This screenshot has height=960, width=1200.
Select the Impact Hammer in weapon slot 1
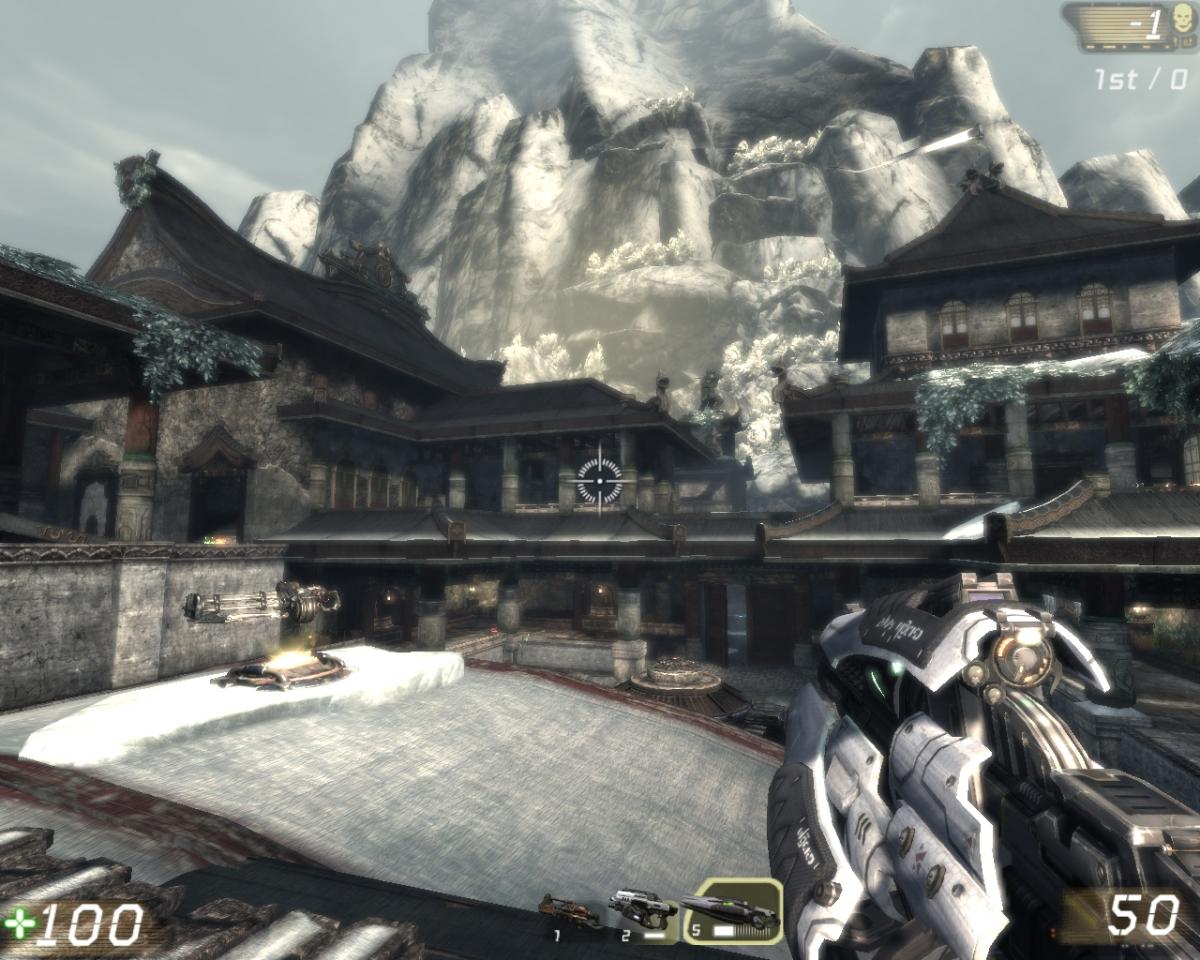click(x=569, y=911)
